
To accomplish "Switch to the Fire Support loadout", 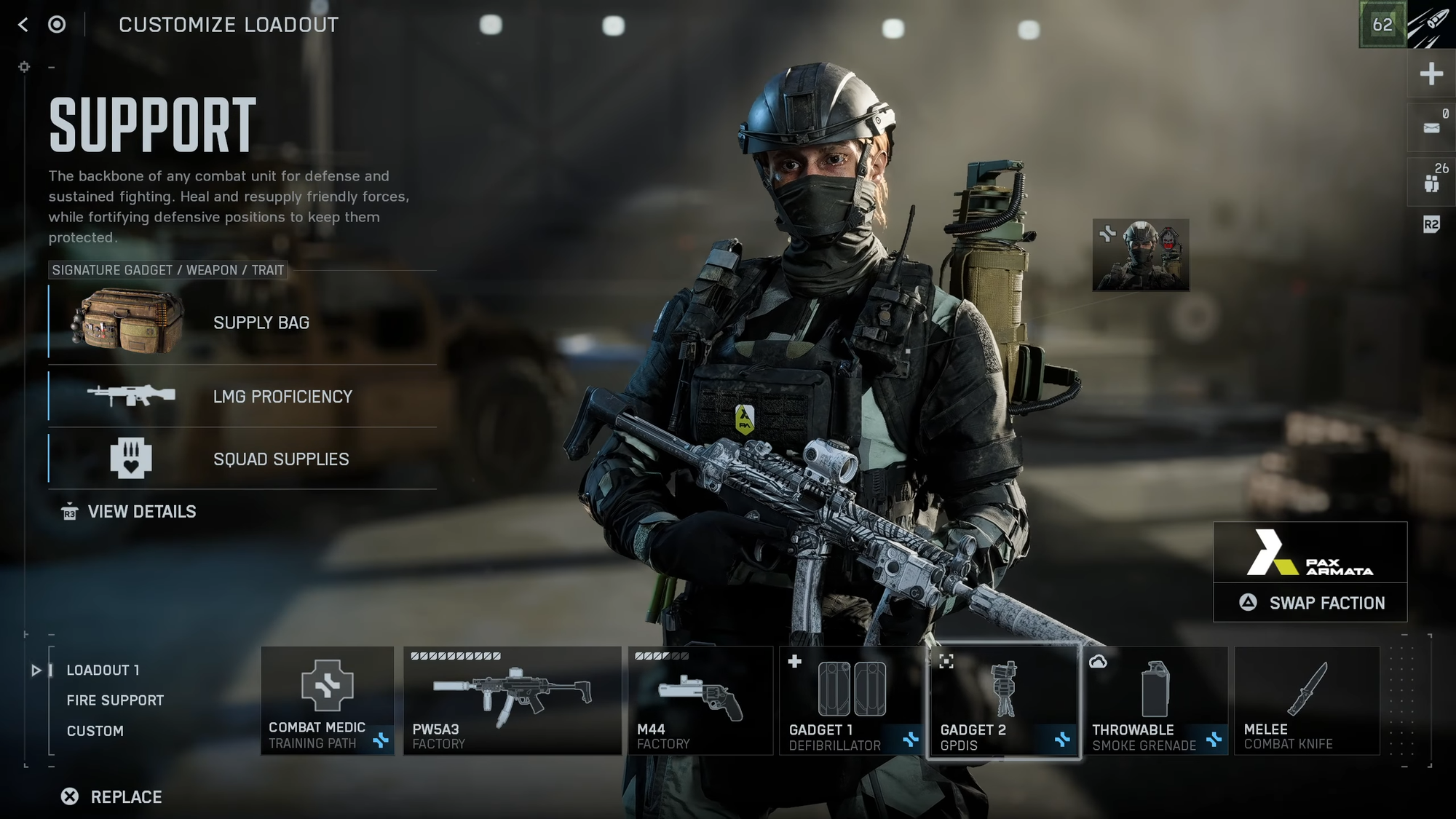I will (115, 700).
